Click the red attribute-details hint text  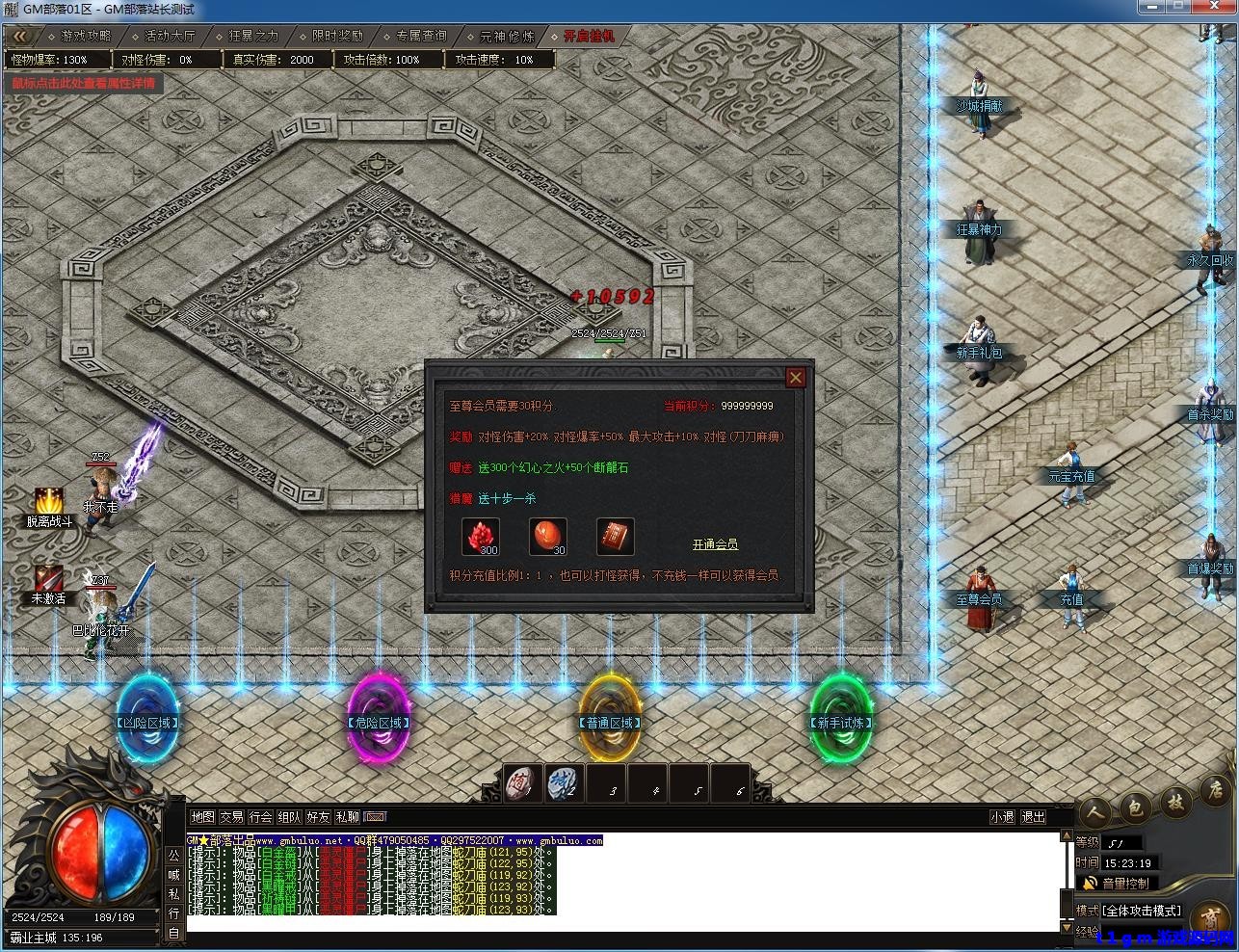coord(83,83)
